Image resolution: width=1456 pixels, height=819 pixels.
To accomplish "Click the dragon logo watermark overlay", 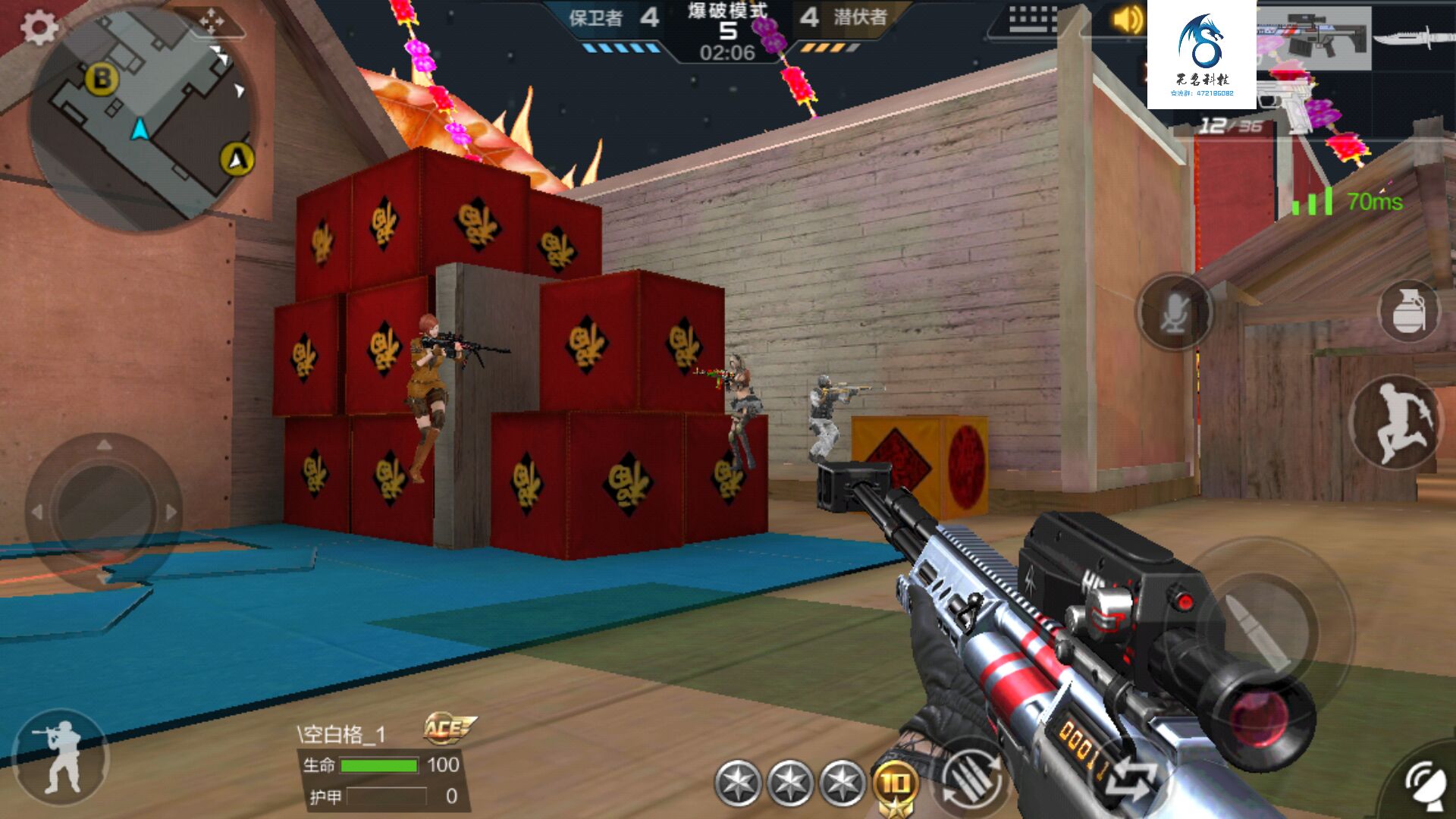I will [x=1201, y=55].
